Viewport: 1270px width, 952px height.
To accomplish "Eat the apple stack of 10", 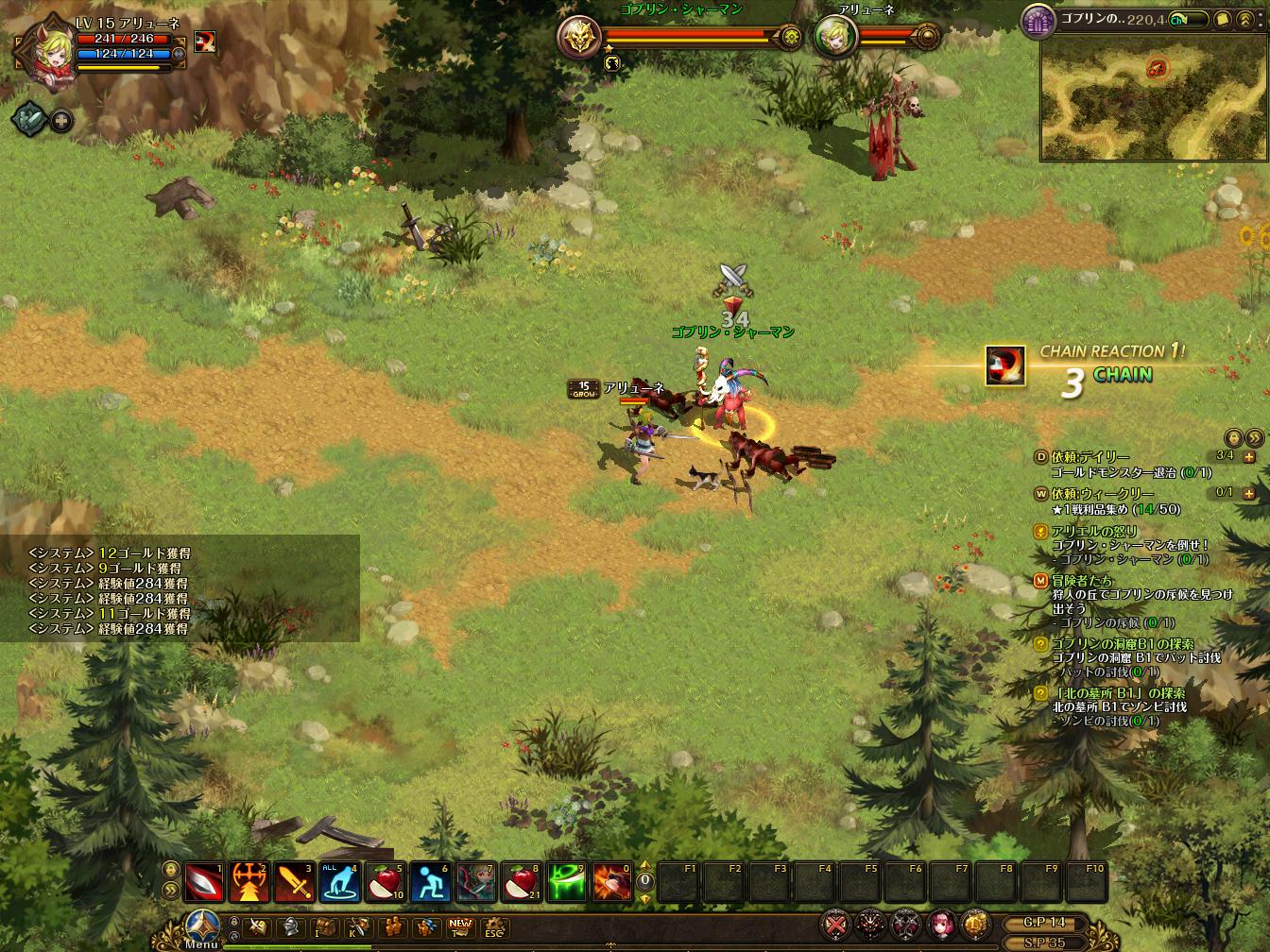I will click(386, 883).
